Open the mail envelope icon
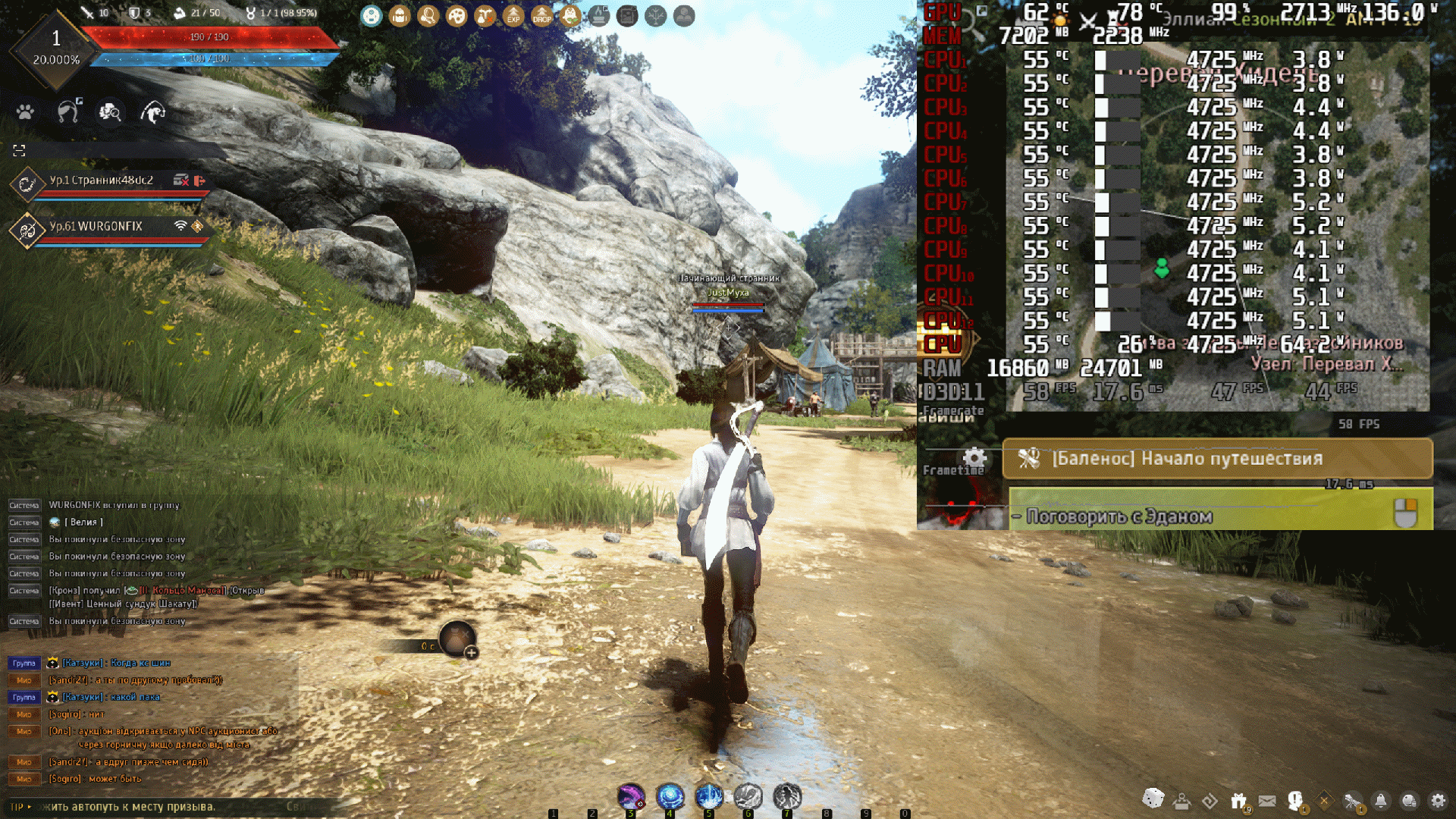The height and width of the screenshot is (819, 1456). (x=1267, y=801)
